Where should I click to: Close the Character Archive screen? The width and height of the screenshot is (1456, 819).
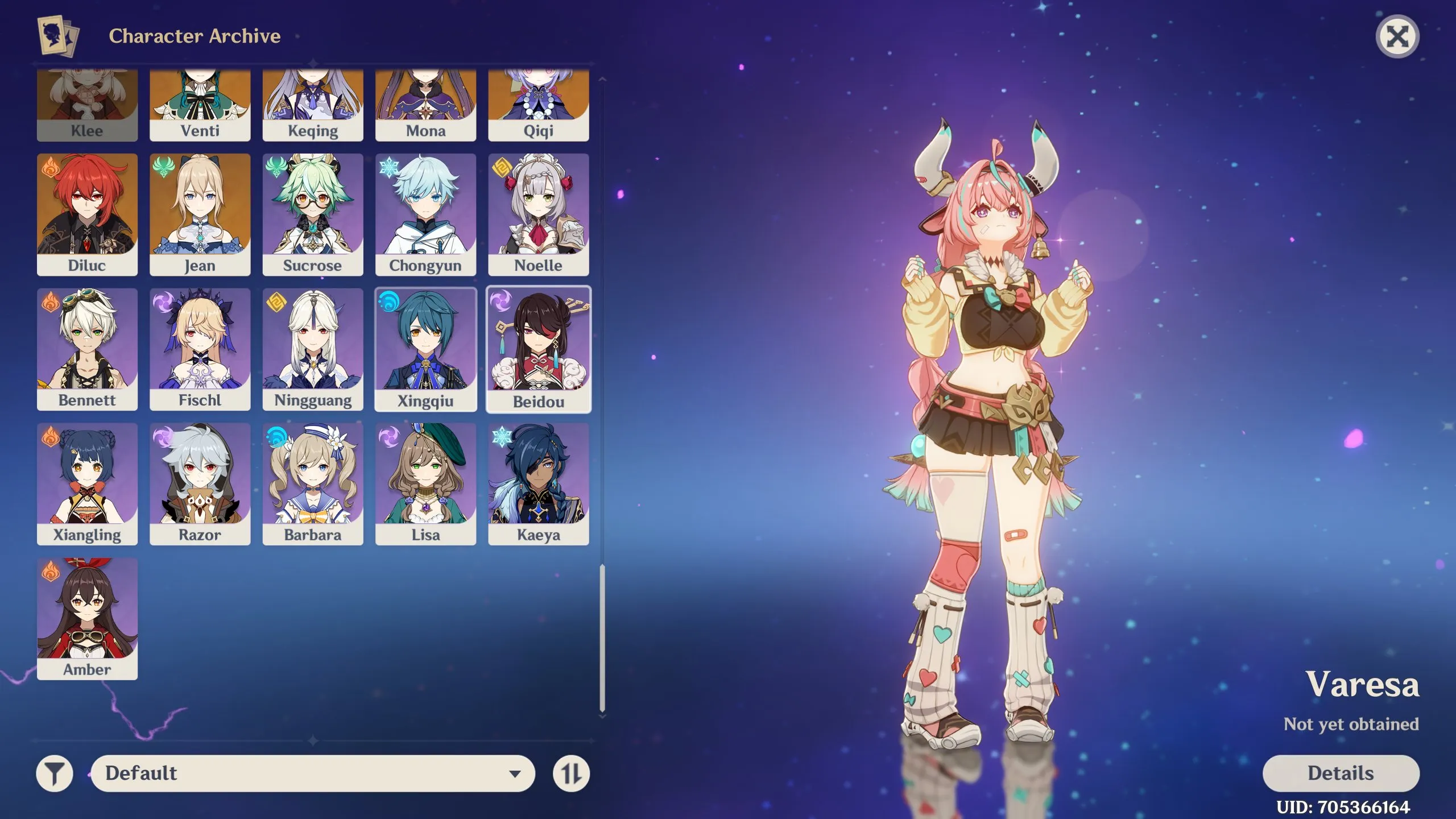(x=1398, y=35)
